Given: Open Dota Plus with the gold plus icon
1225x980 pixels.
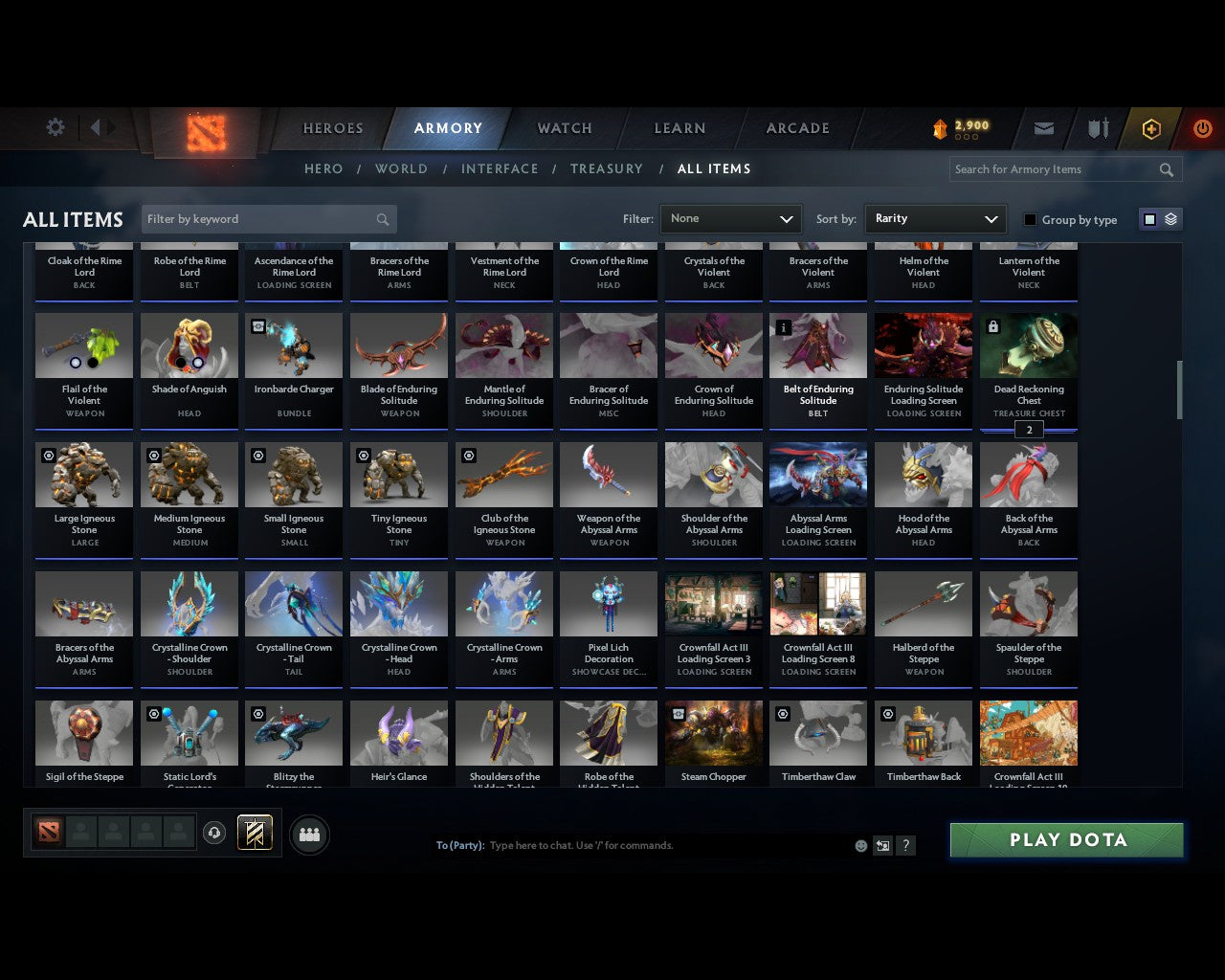Looking at the screenshot, I should tap(1151, 127).
